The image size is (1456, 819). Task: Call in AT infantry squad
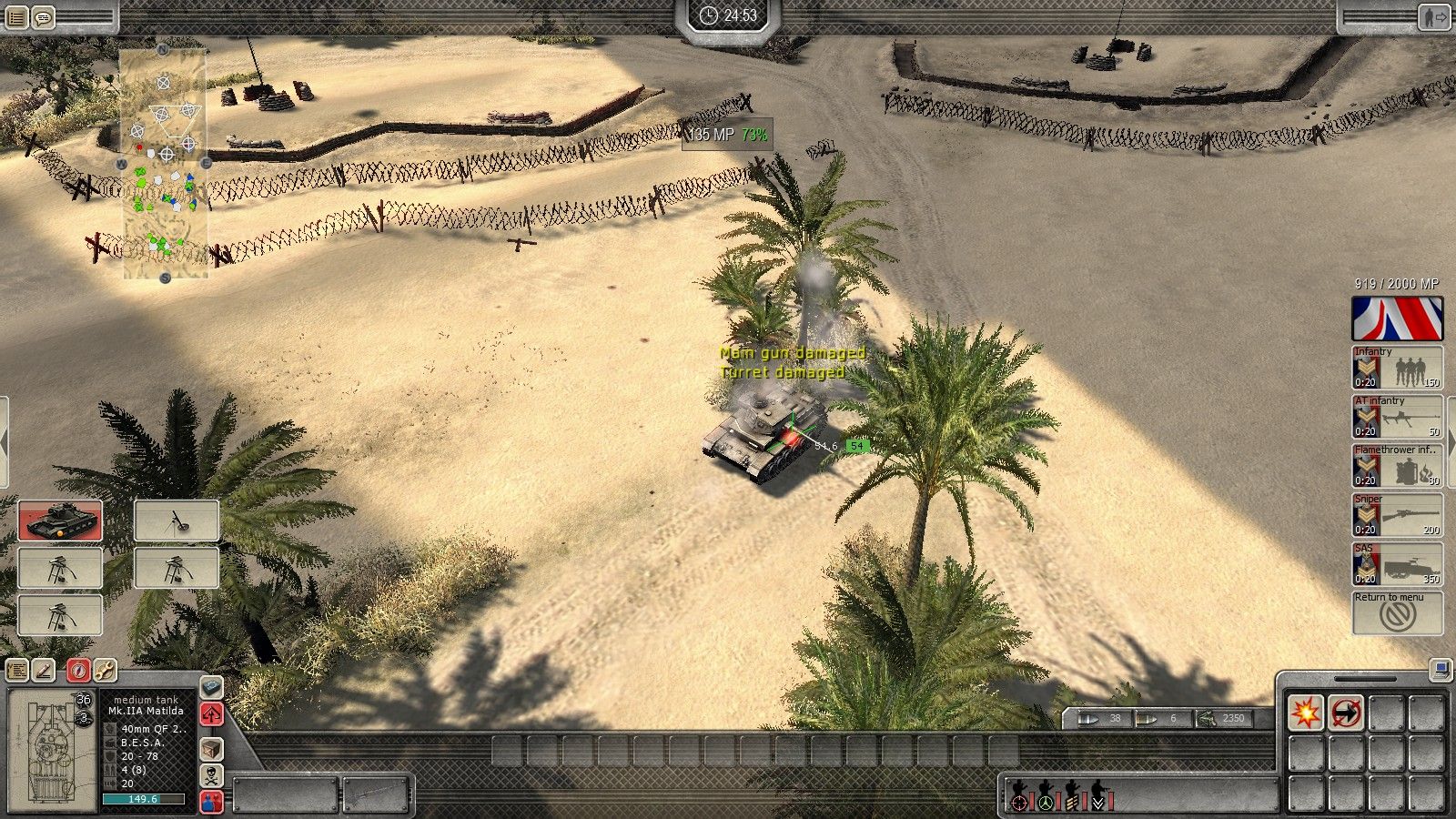pyautogui.click(x=1397, y=417)
